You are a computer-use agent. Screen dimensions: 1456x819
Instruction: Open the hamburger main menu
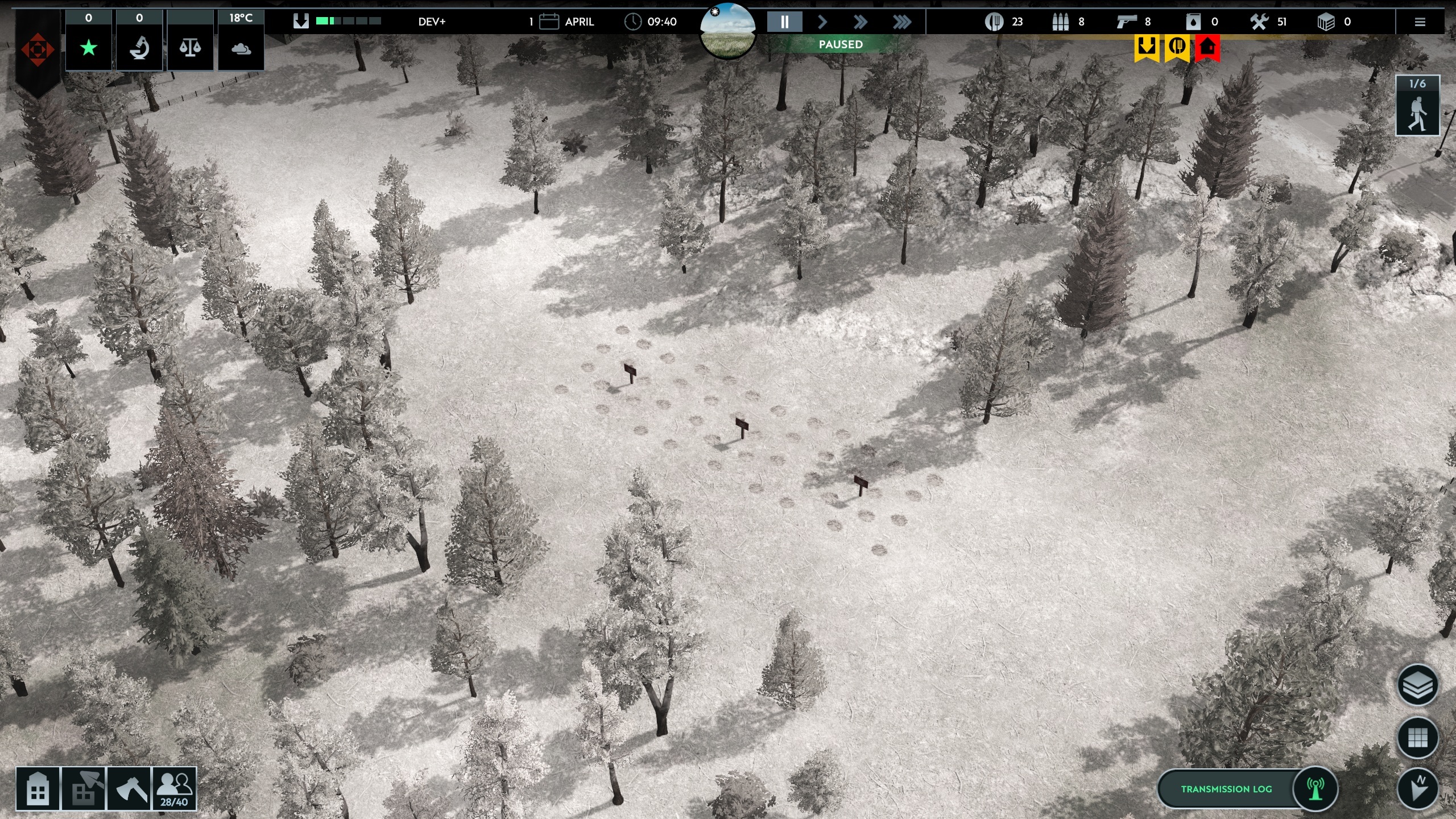1420,22
